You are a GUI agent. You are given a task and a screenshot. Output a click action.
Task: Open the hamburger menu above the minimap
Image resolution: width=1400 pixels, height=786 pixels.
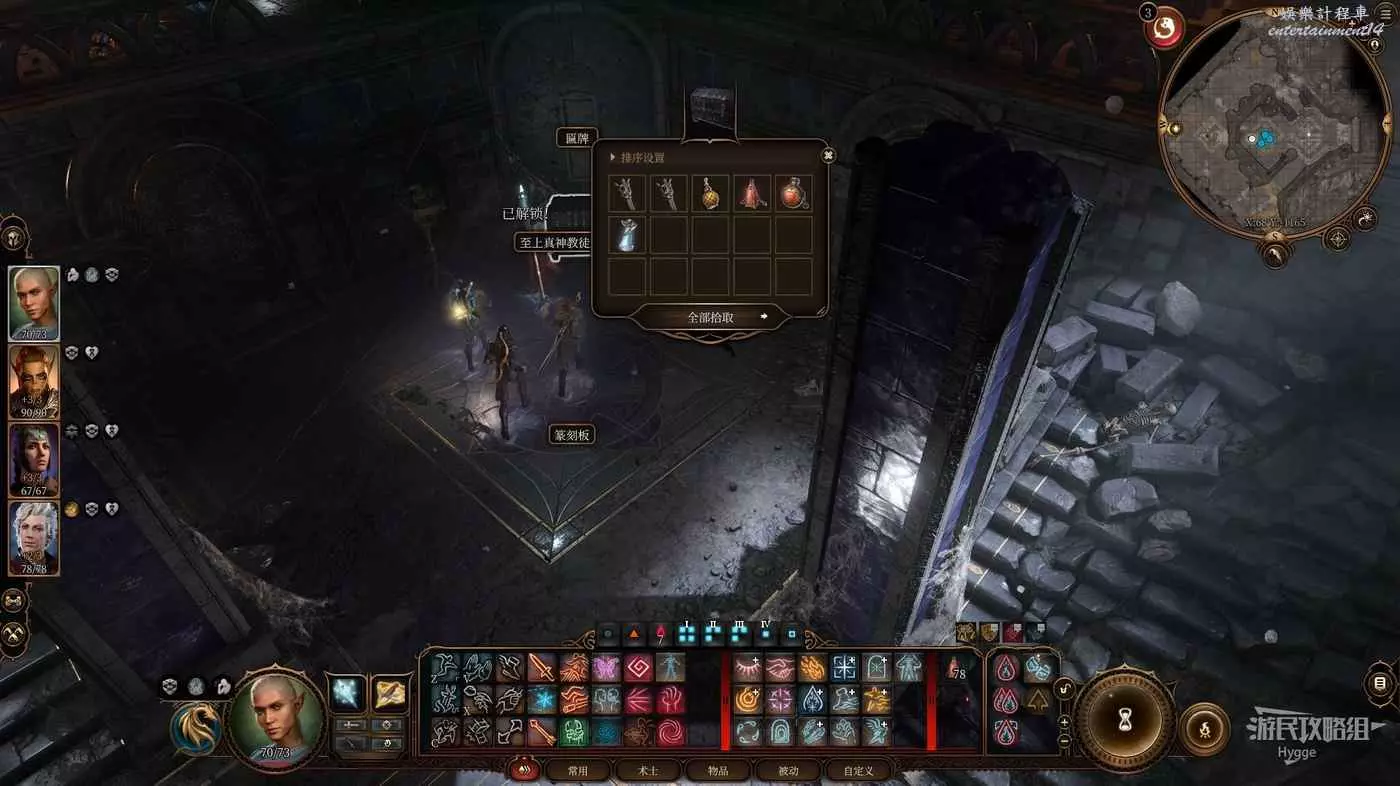pyautogui.click(x=1385, y=13)
